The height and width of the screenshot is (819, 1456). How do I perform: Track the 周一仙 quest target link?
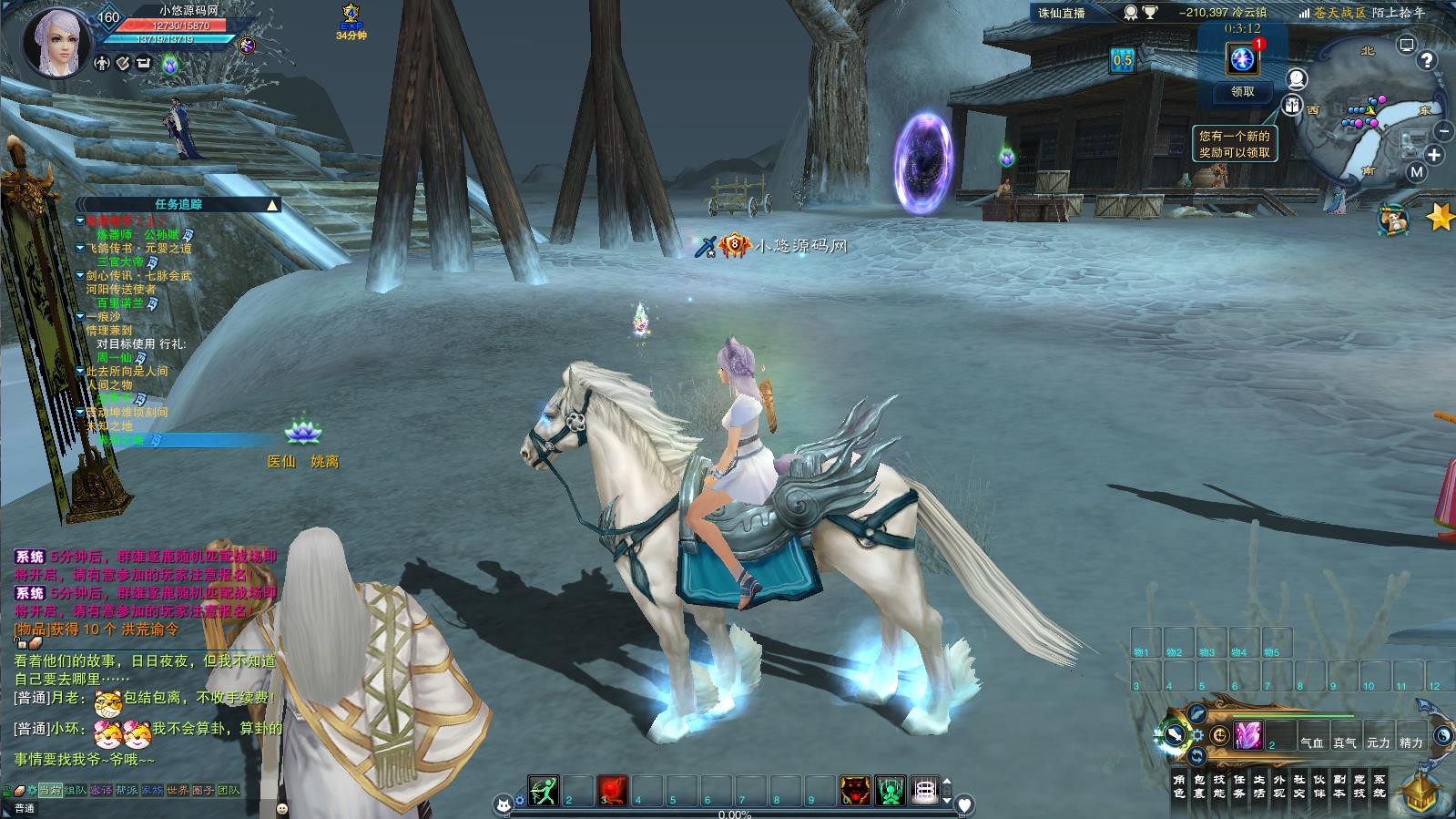(115, 358)
